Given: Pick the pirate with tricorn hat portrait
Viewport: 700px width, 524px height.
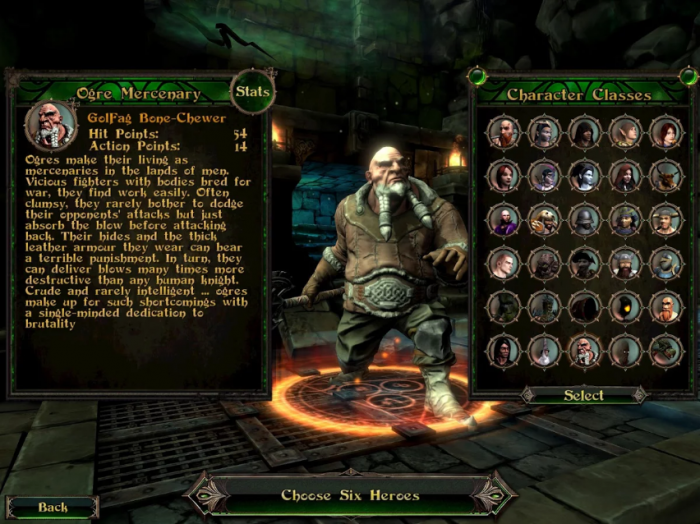Looking at the screenshot, I should click(585, 263).
